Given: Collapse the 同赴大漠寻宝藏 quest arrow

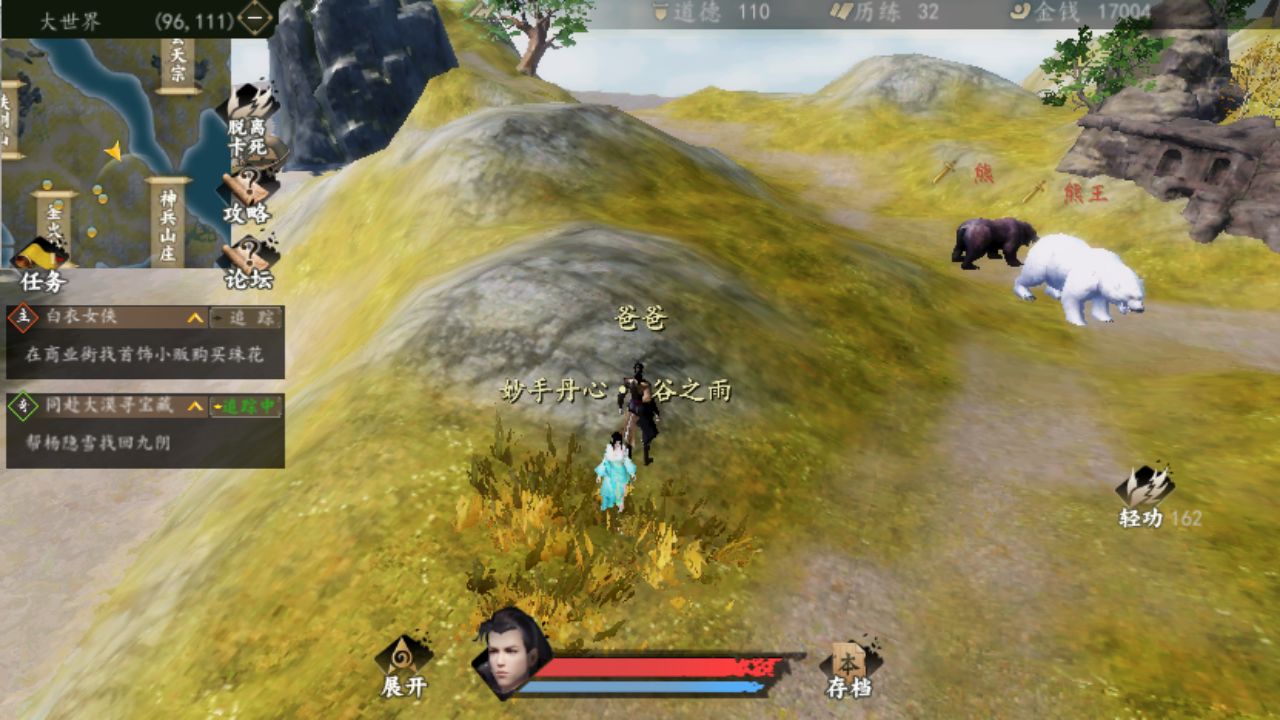Looking at the screenshot, I should (x=195, y=406).
